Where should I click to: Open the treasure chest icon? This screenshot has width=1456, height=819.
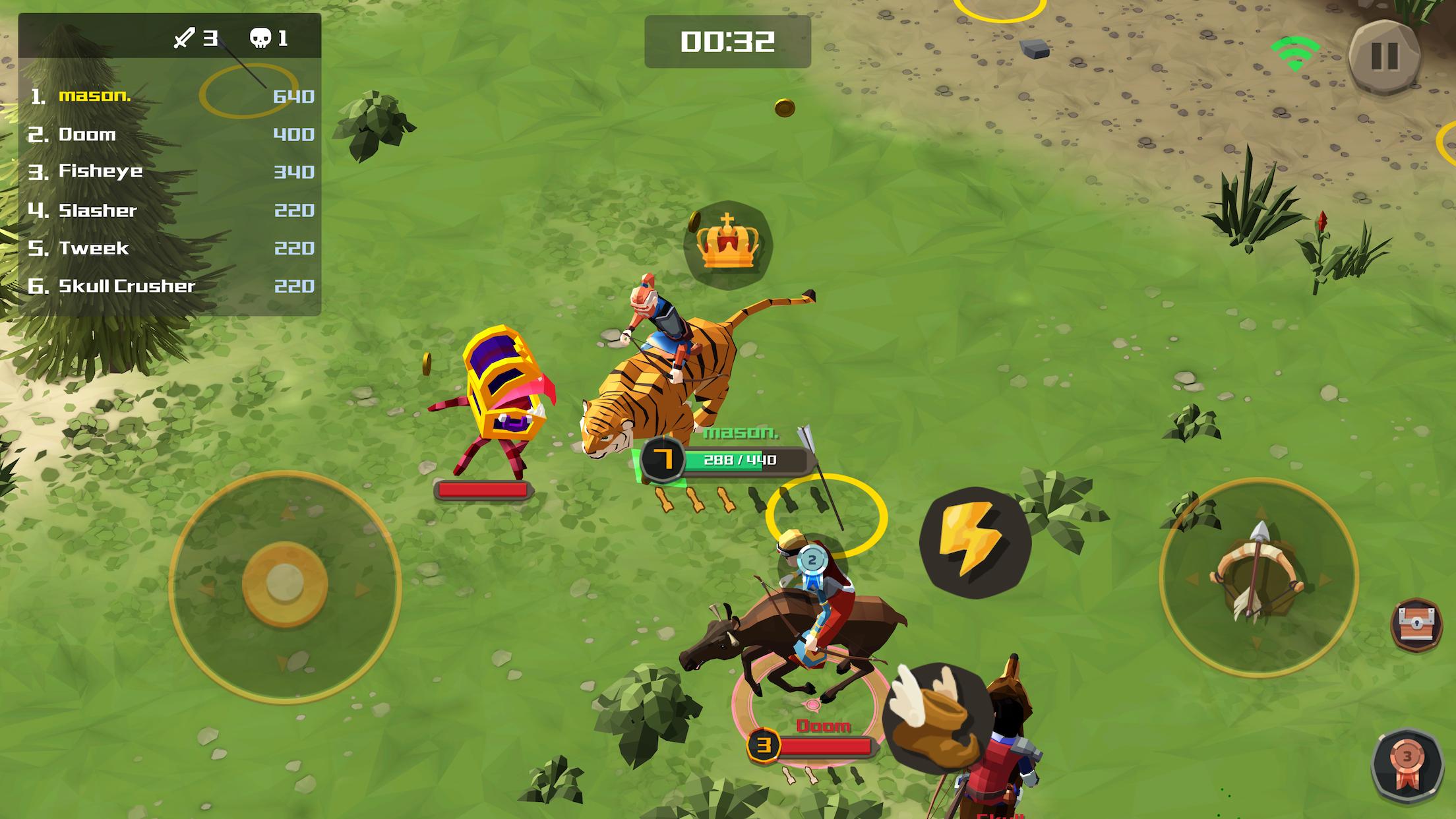[x=1416, y=624]
